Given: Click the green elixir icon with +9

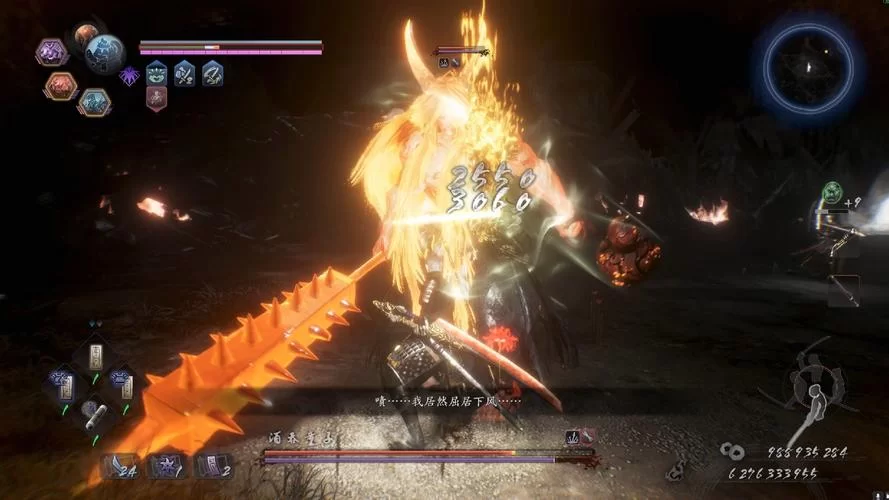Looking at the screenshot, I should (831, 192).
